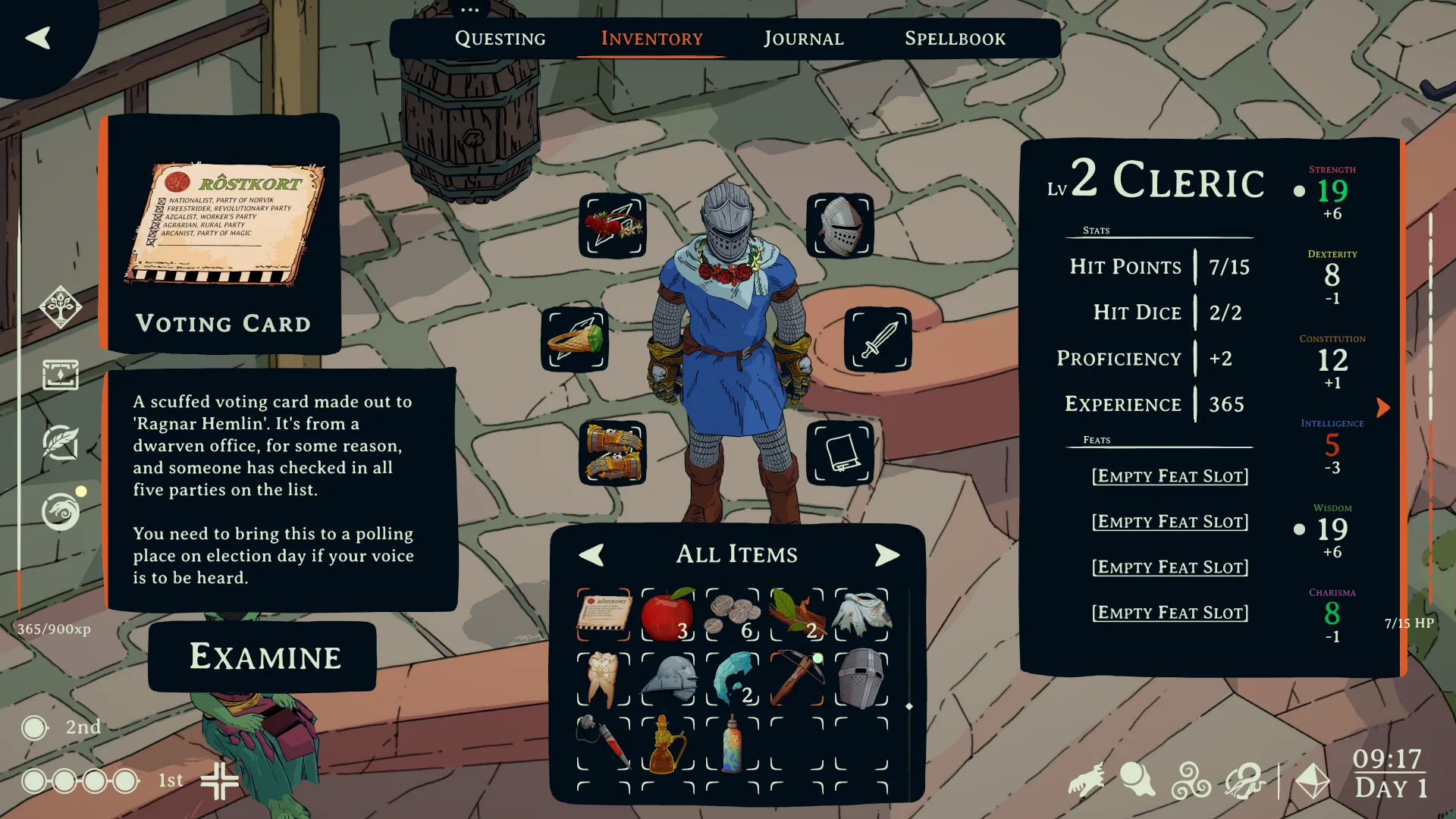Open the Spellbook tab
The height and width of the screenshot is (819, 1456).
pyautogui.click(x=955, y=39)
